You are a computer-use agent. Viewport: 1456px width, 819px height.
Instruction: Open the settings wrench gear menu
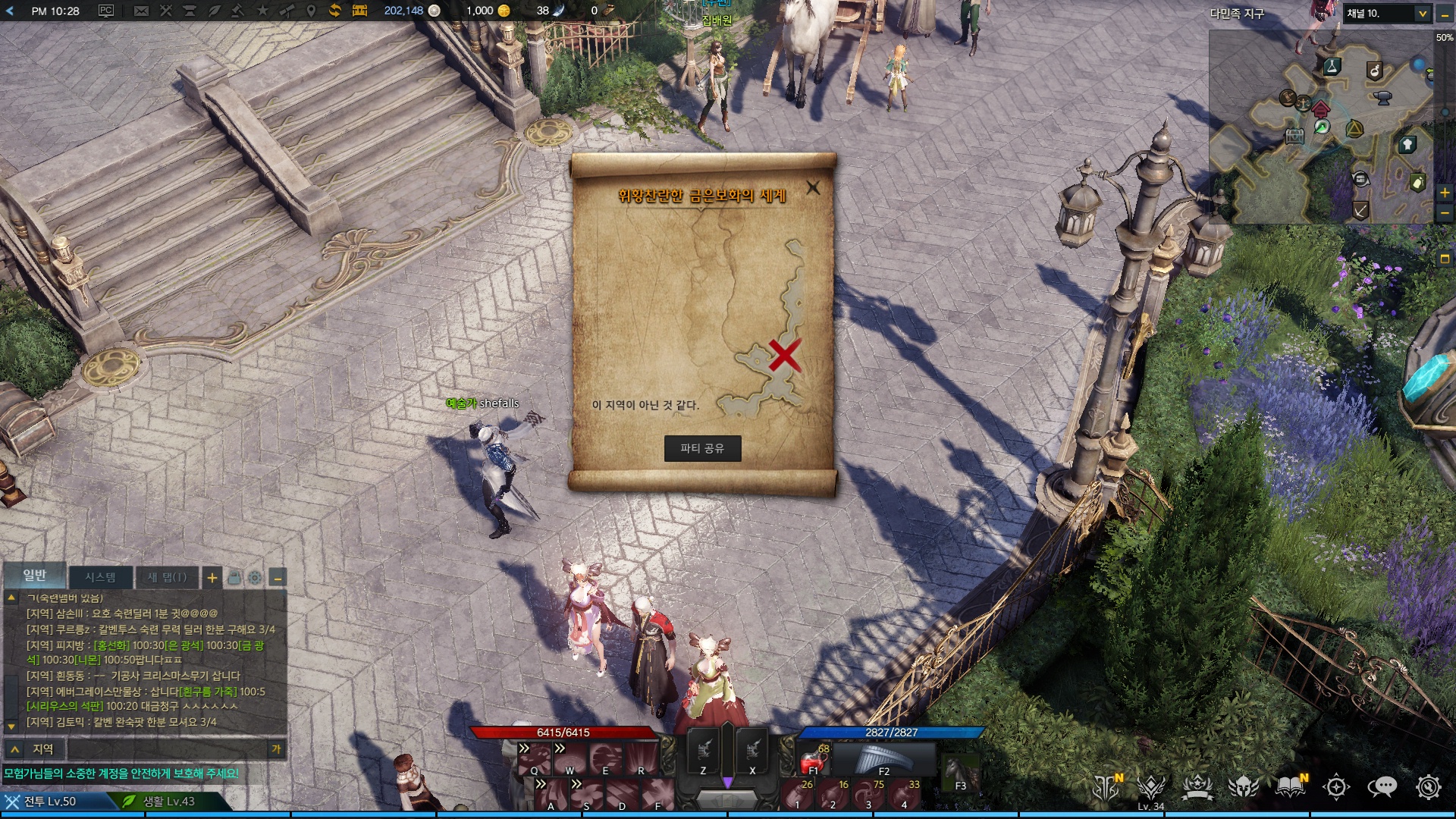click(x=1428, y=787)
